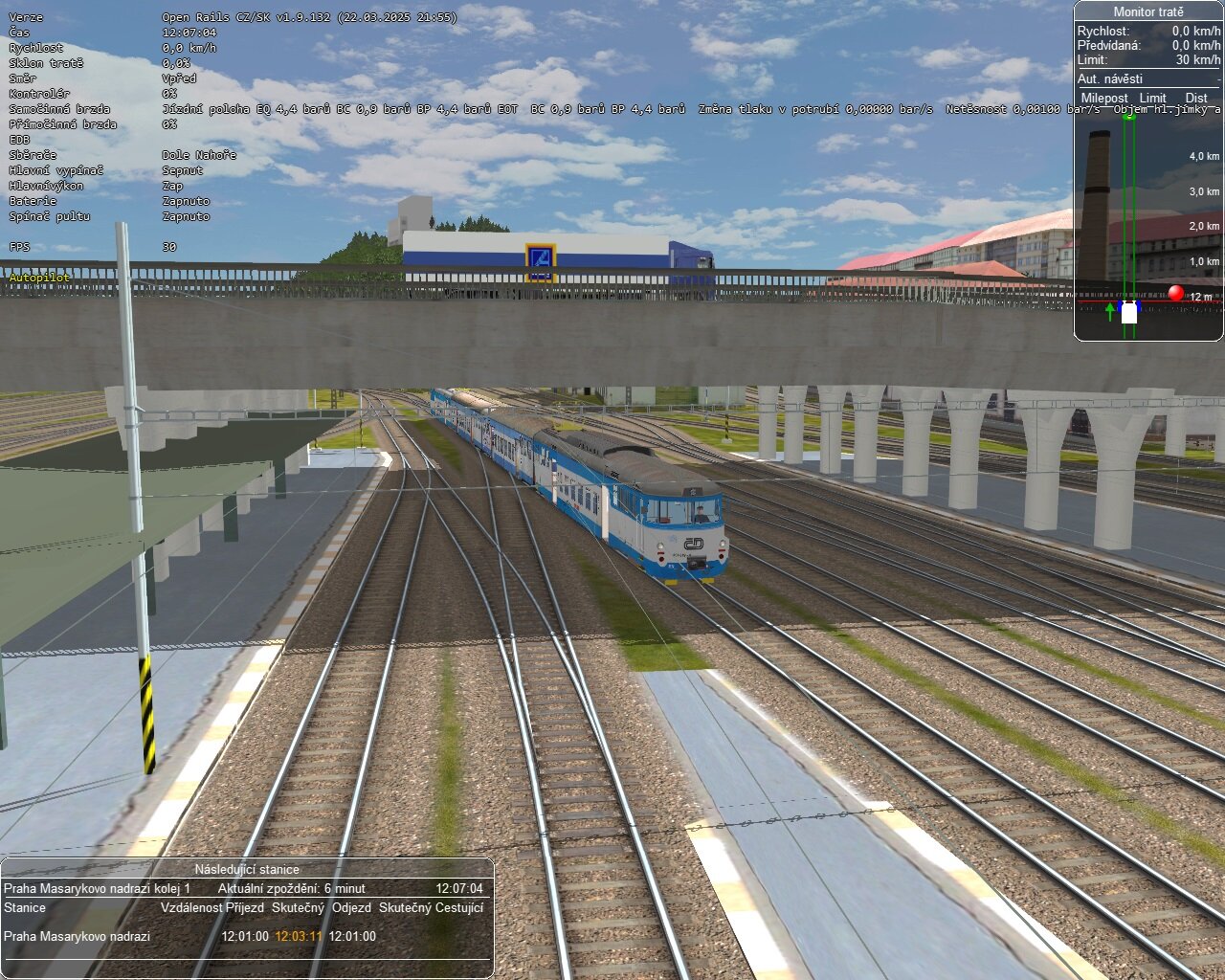This screenshot has width=1225, height=980.
Task: Toggle the Baterie Zapnuto status
Action: [185, 201]
